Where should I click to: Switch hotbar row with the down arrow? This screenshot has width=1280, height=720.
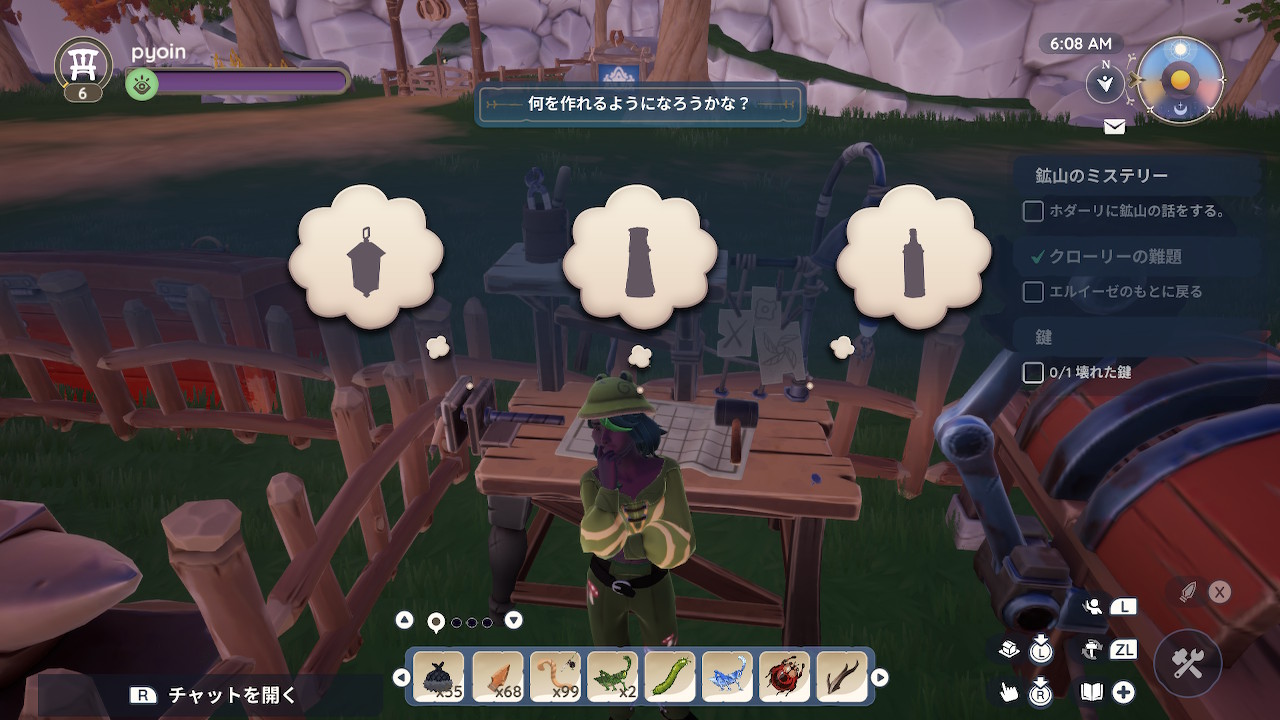(x=513, y=620)
